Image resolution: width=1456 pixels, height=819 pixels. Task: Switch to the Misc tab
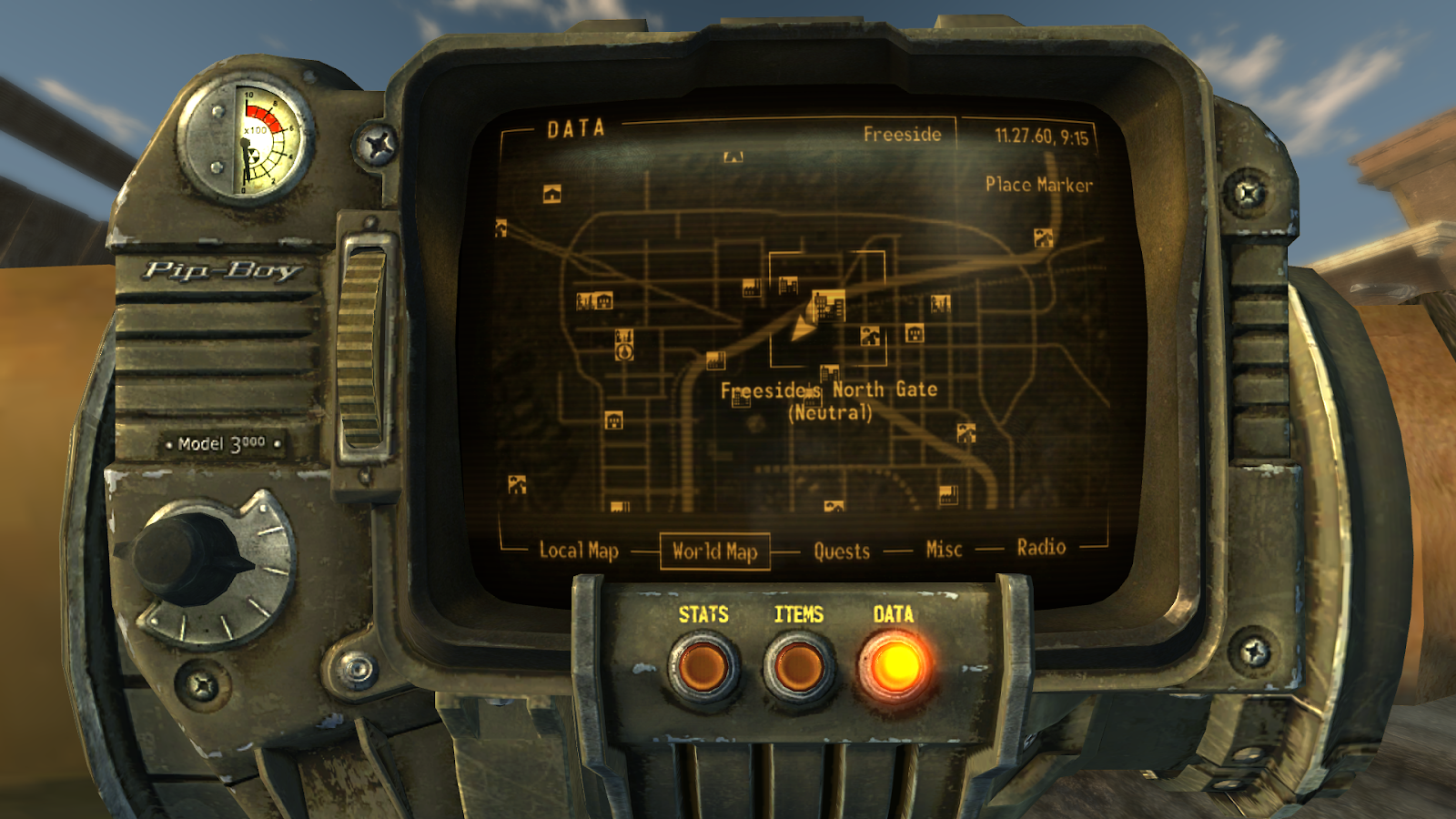click(x=942, y=548)
